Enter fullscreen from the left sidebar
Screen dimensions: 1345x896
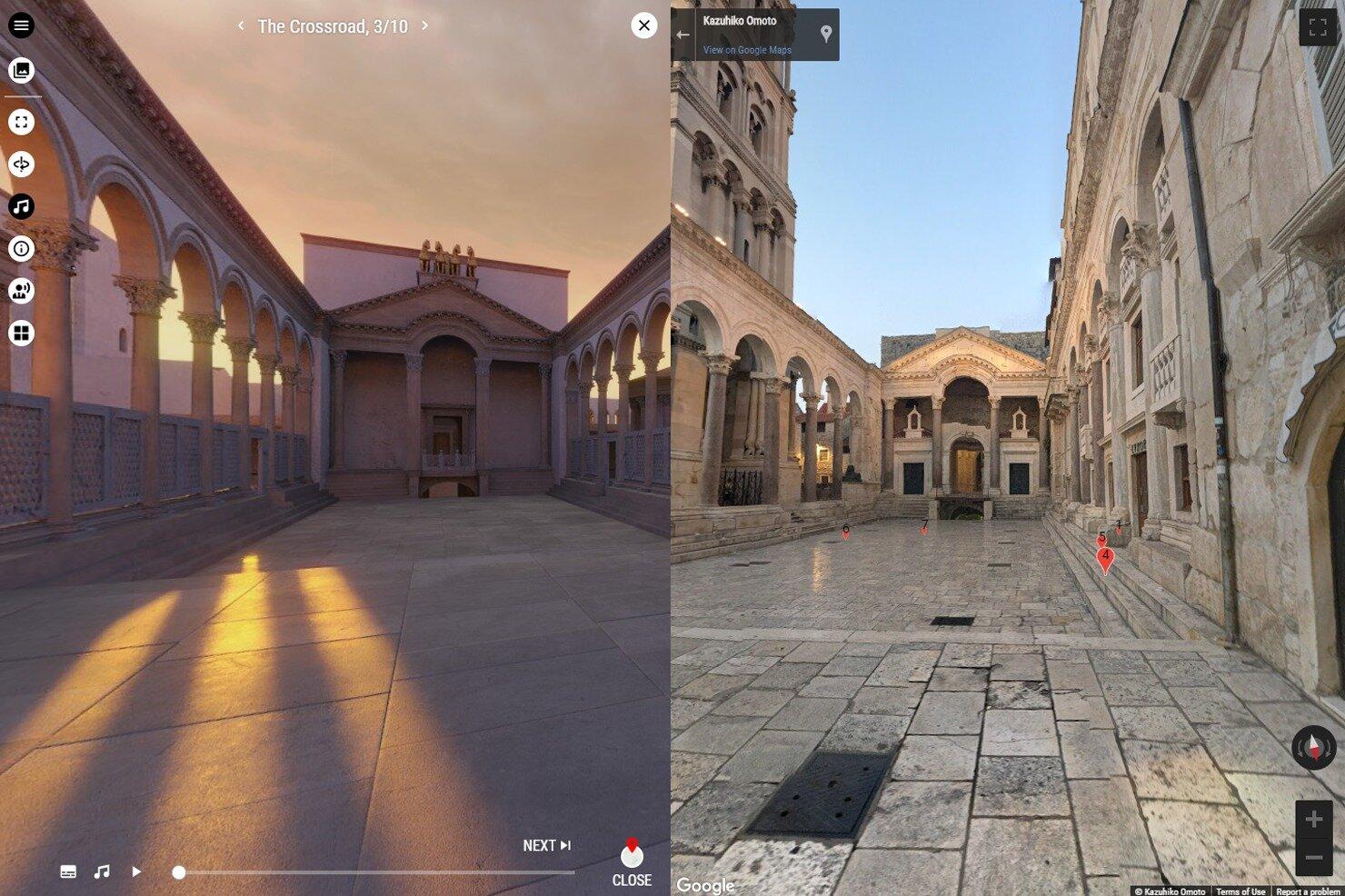tap(22, 121)
